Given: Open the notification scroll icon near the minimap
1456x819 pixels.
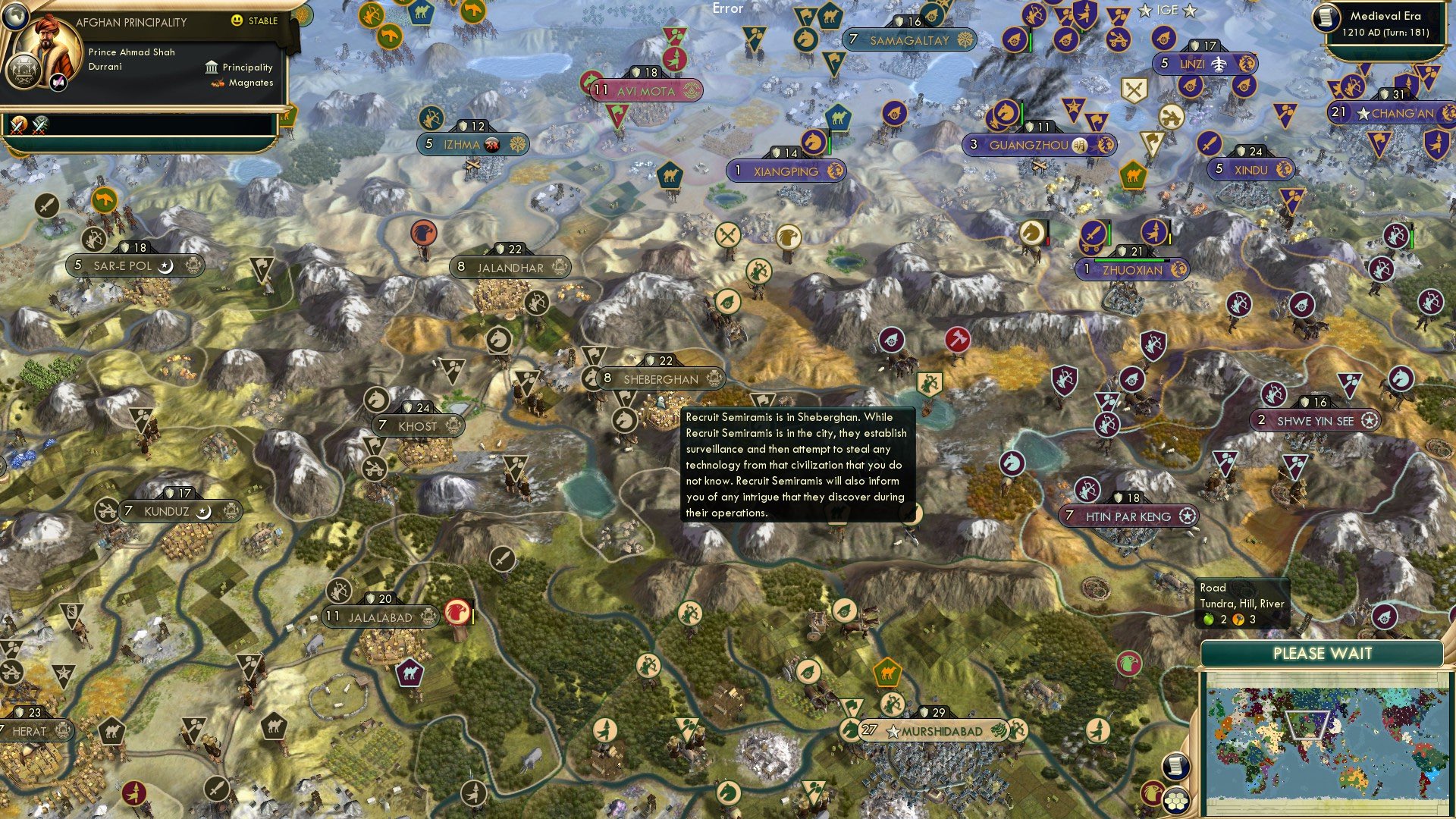Looking at the screenshot, I should coord(1176,764).
